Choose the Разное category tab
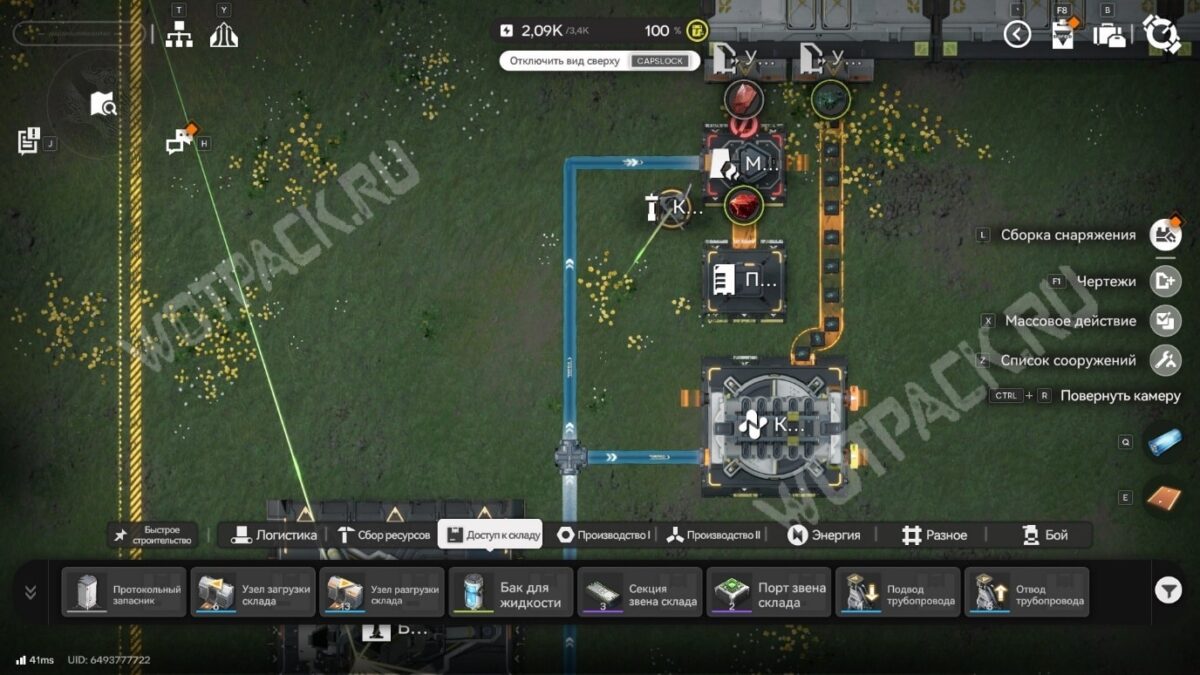Viewport: 1200px width, 675px height. point(934,535)
